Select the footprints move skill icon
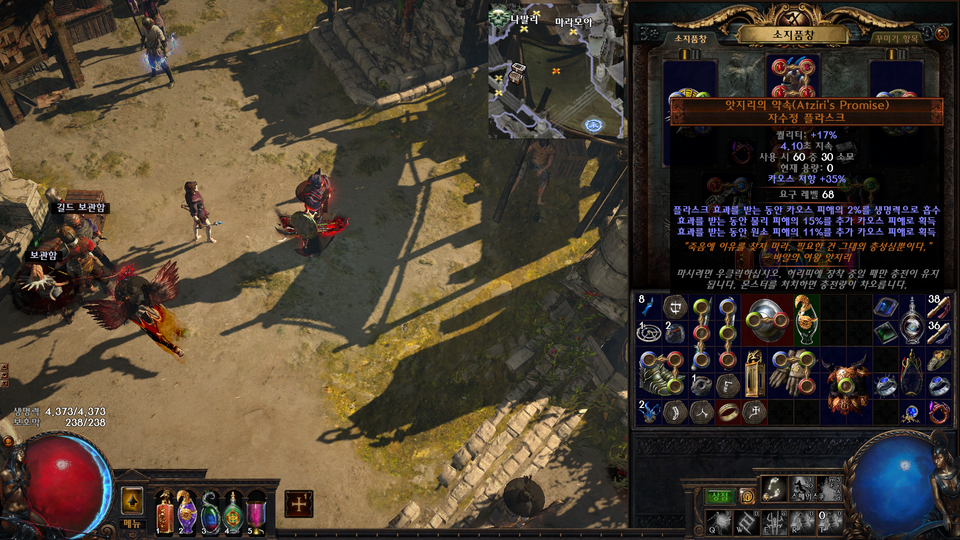This screenshot has height=540, width=960. [x=774, y=488]
